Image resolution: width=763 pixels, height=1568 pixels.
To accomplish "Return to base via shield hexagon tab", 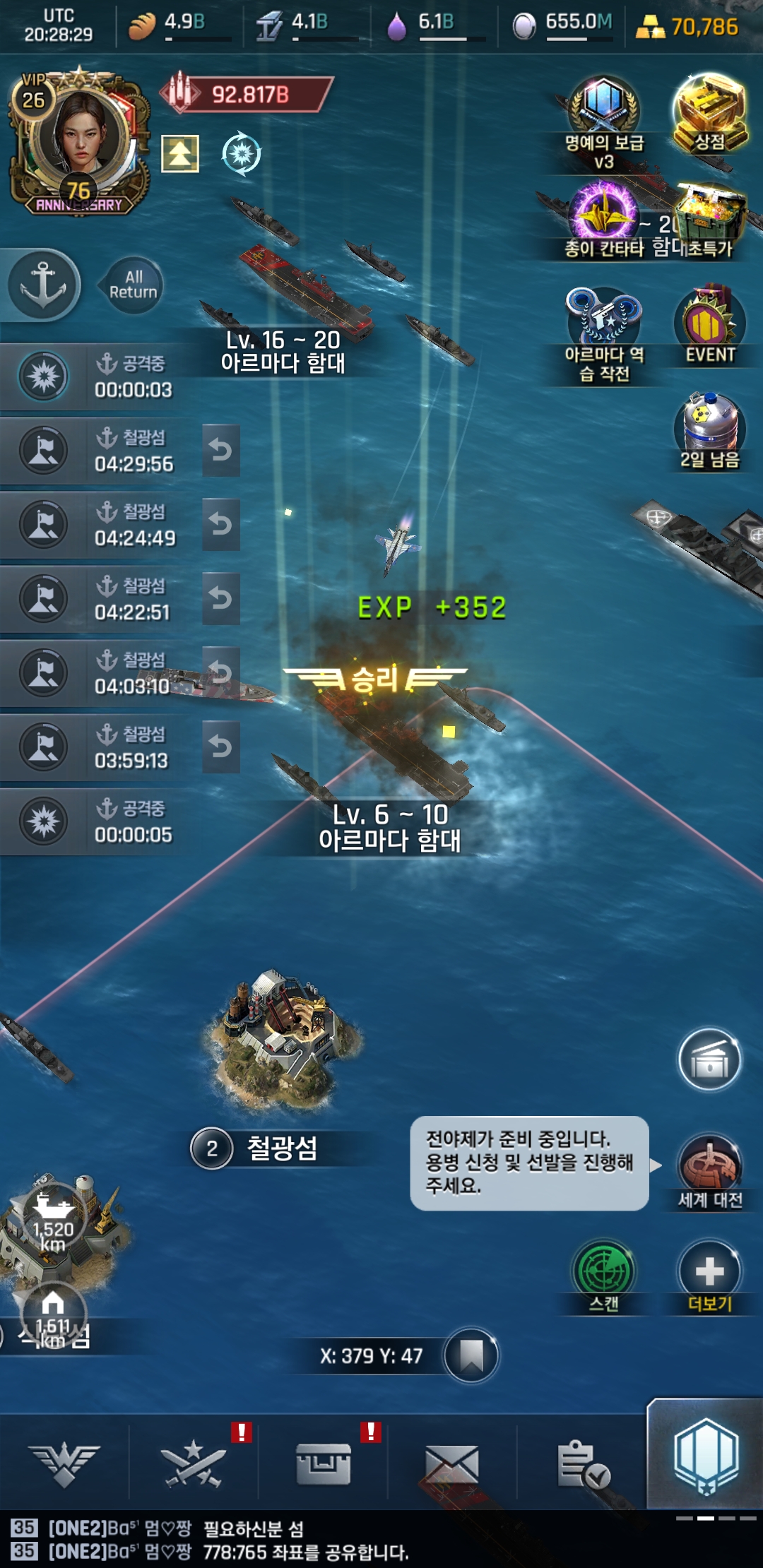I will pos(706,1456).
